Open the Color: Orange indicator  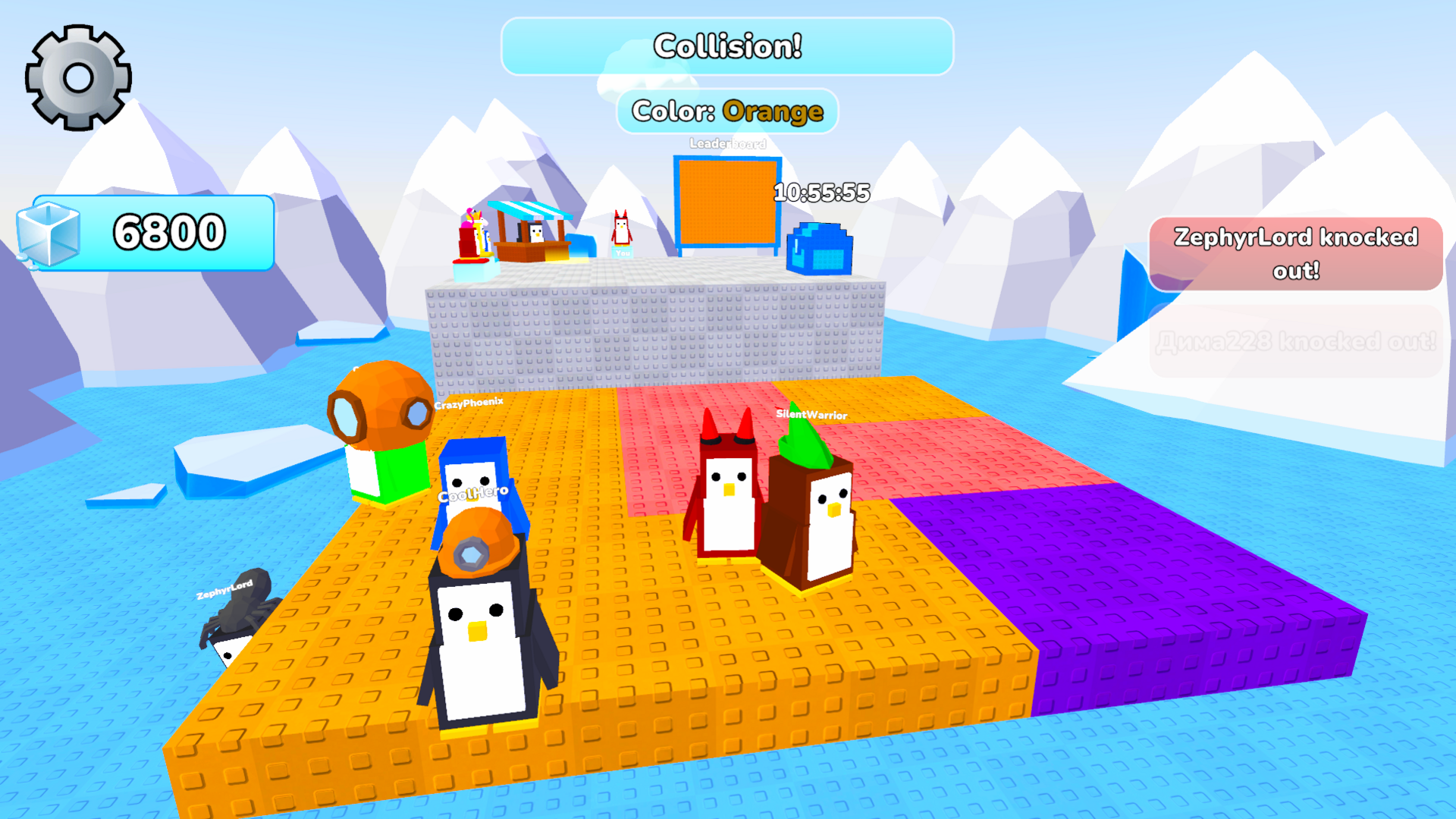pyautogui.click(x=729, y=111)
